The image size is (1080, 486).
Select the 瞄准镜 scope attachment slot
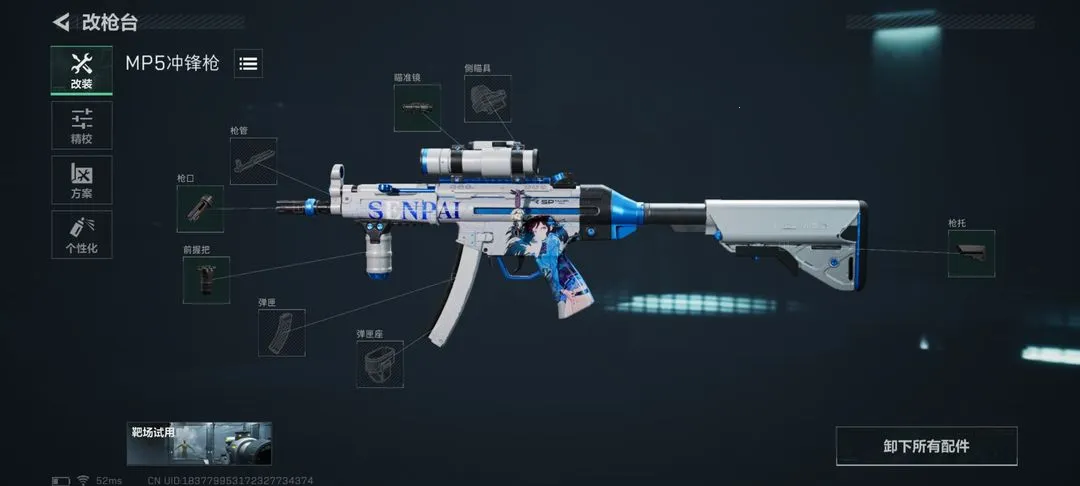(417, 107)
